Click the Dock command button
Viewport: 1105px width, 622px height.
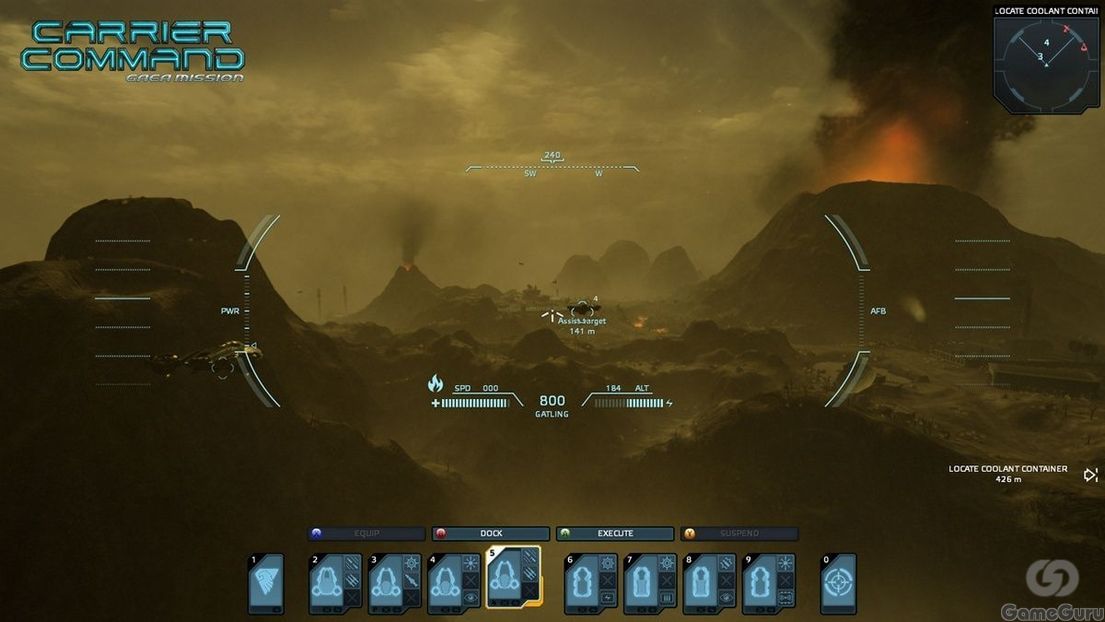(491, 534)
